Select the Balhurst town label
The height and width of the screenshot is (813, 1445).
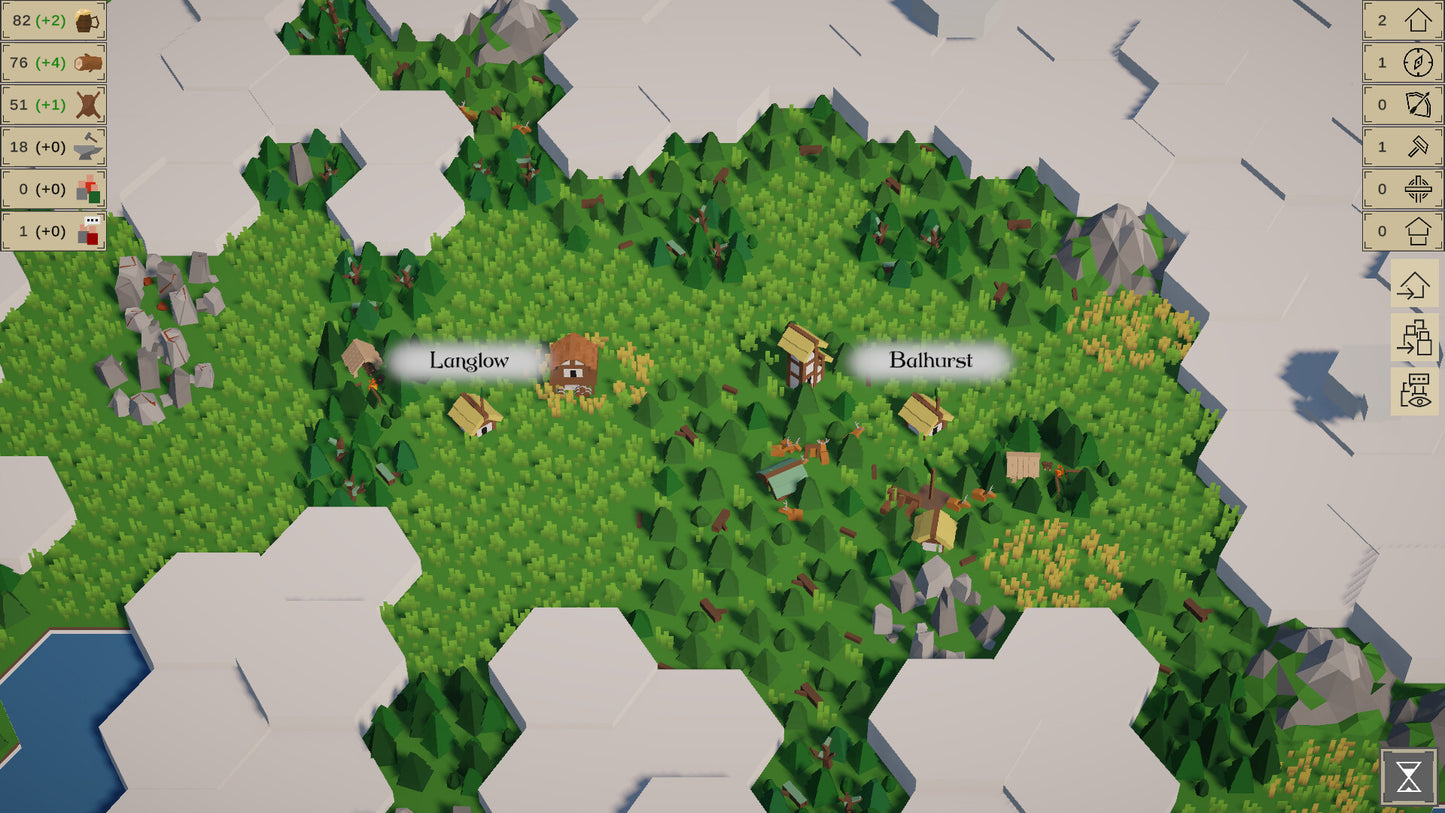coord(930,361)
